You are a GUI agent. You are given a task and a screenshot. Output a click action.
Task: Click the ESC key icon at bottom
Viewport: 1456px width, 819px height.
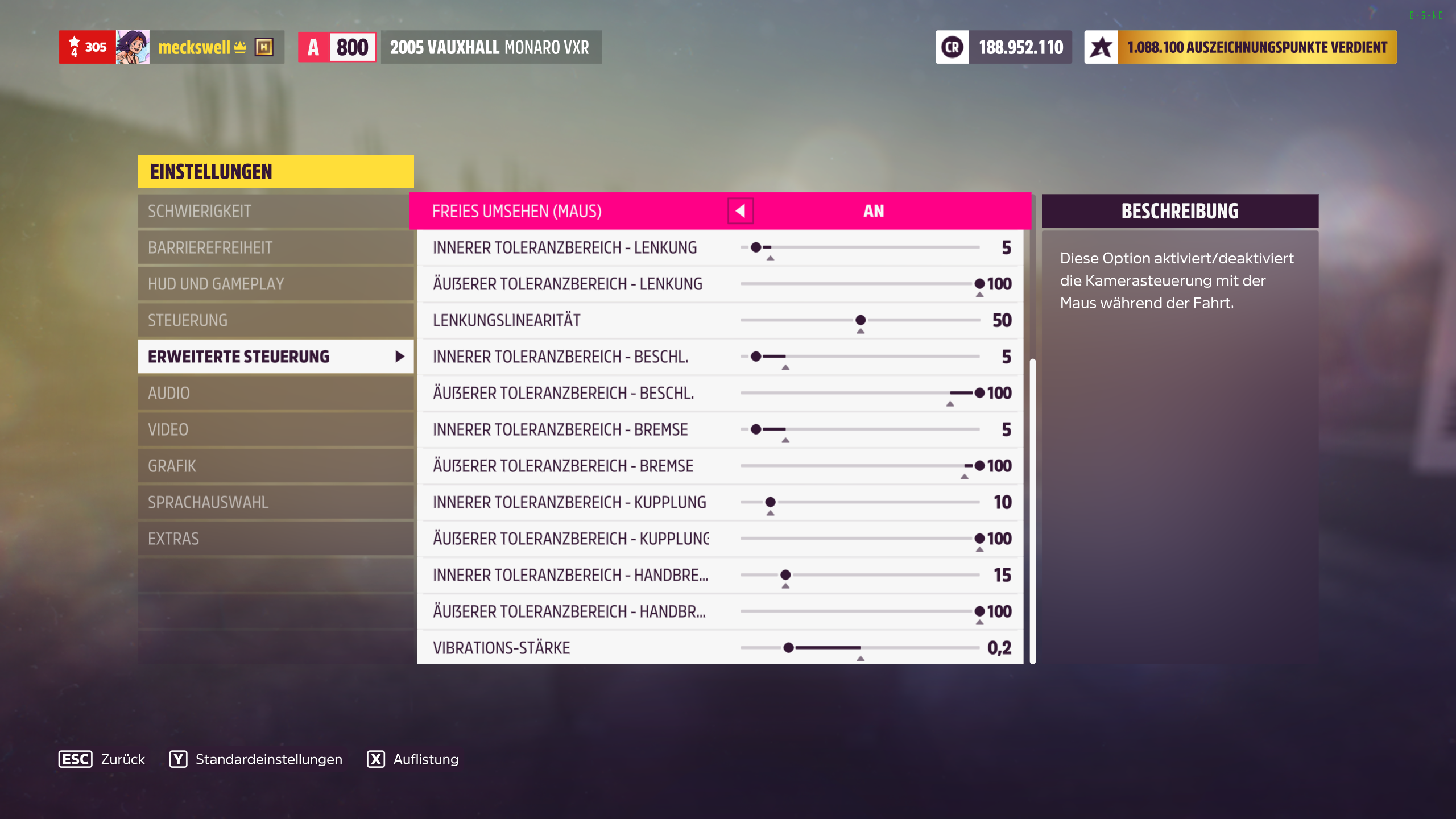tap(76, 759)
